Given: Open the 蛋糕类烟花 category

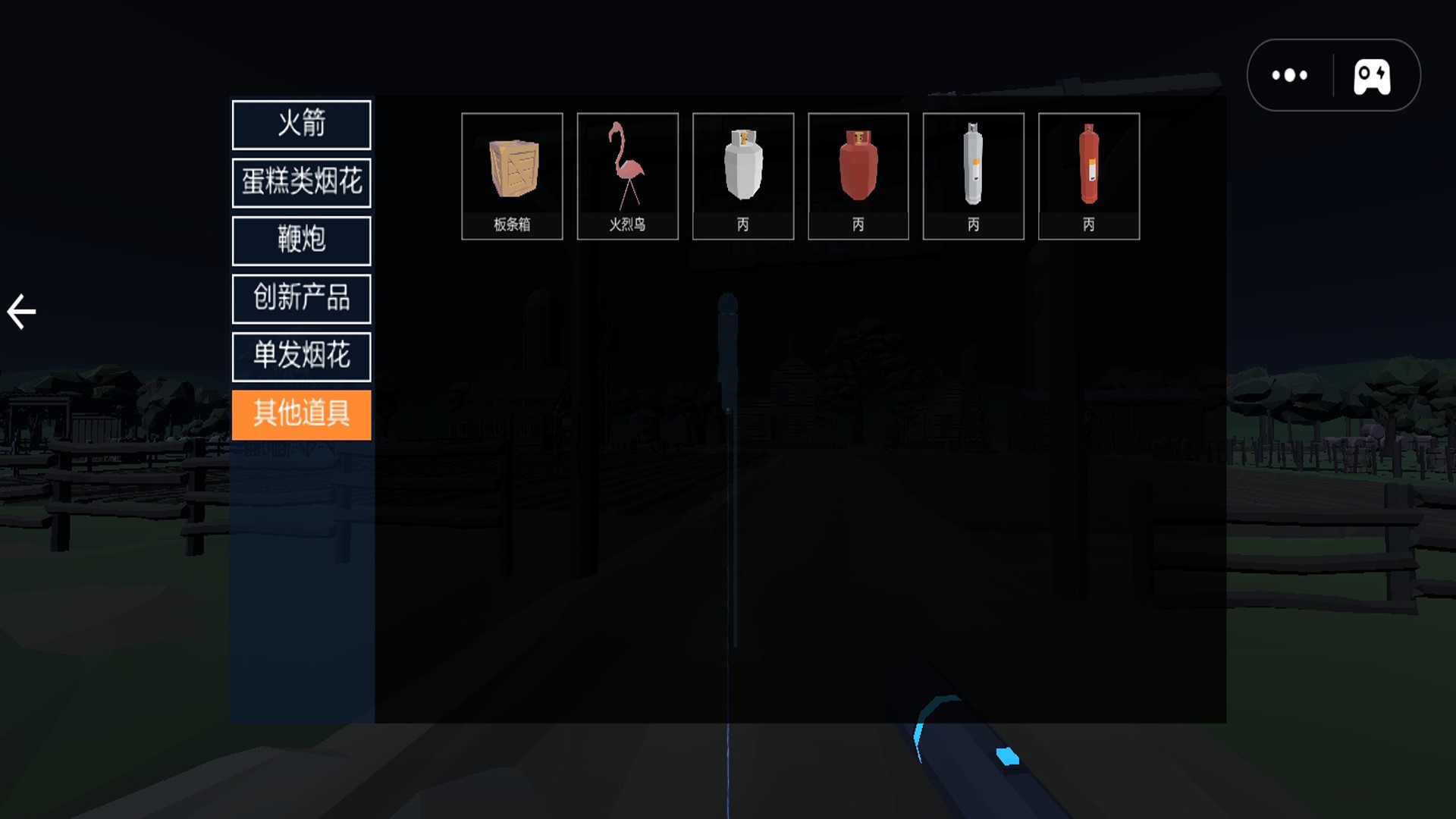Looking at the screenshot, I should coord(301,183).
